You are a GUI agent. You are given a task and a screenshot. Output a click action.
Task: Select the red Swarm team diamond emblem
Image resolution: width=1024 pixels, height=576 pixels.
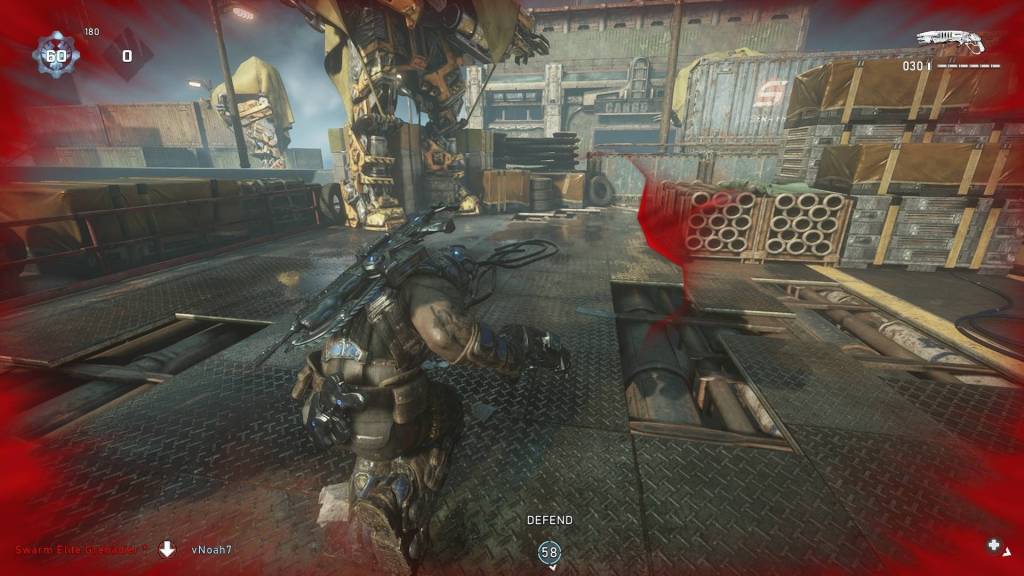click(x=127, y=56)
